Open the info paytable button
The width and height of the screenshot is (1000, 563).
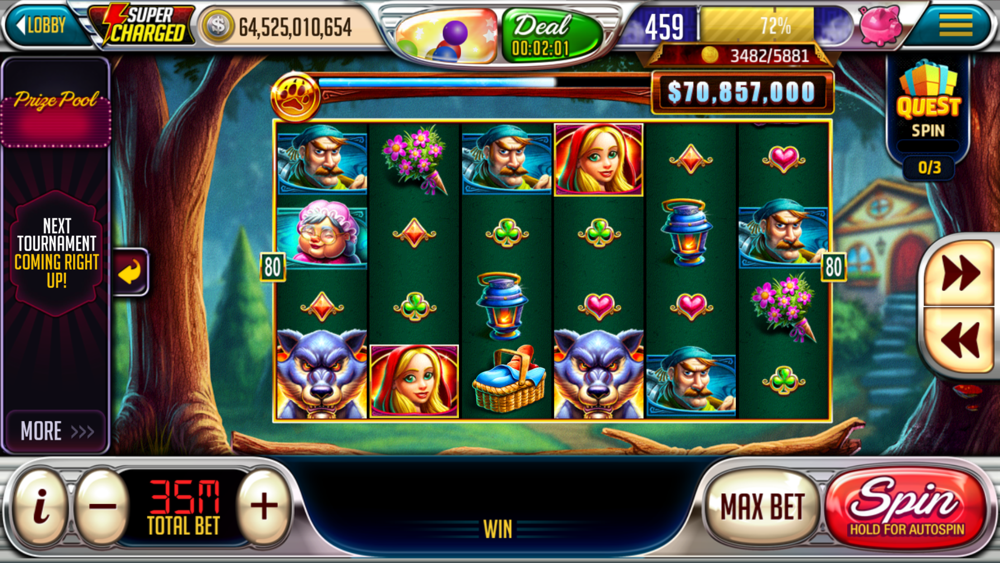(40, 506)
